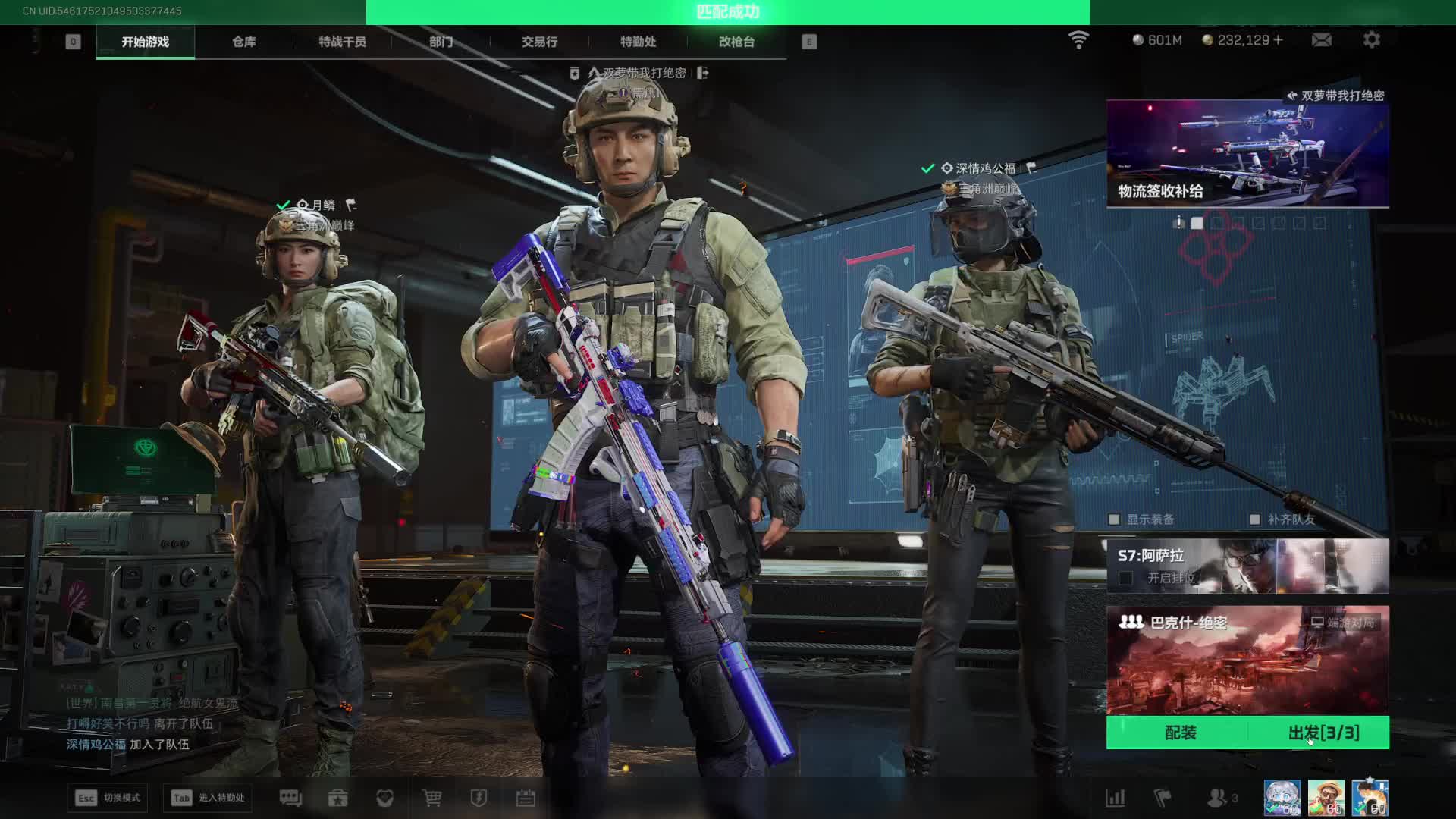Go to the 交易行 tab
The height and width of the screenshot is (819, 1456).
tap(539, 42)
